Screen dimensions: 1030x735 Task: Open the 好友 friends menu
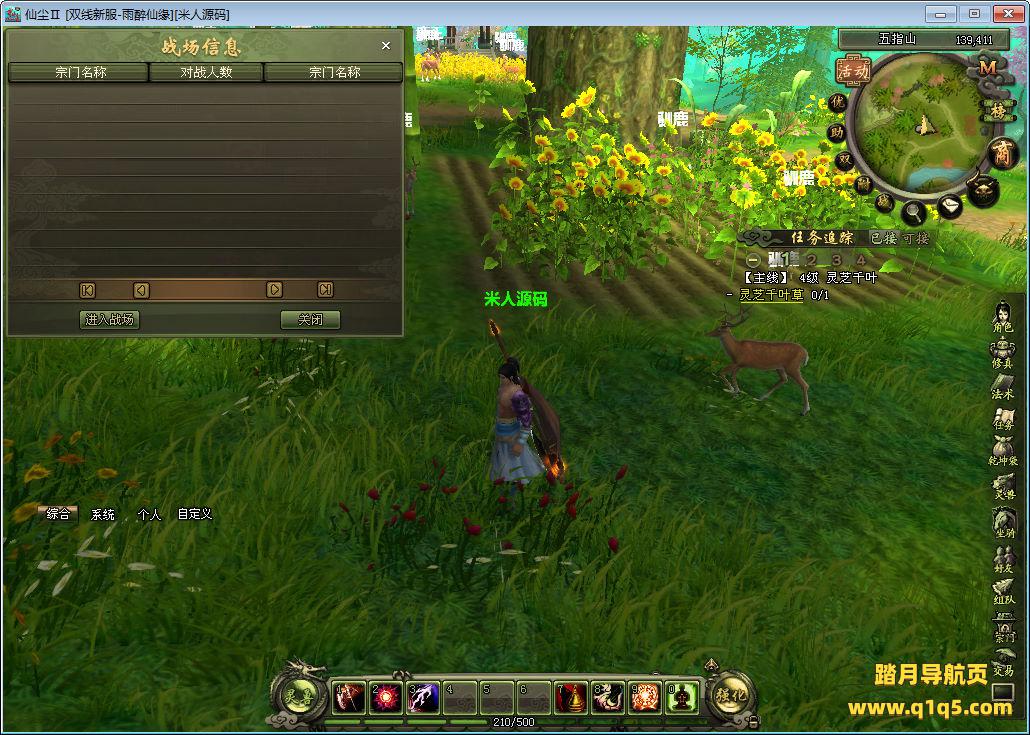coord(1003,557)
